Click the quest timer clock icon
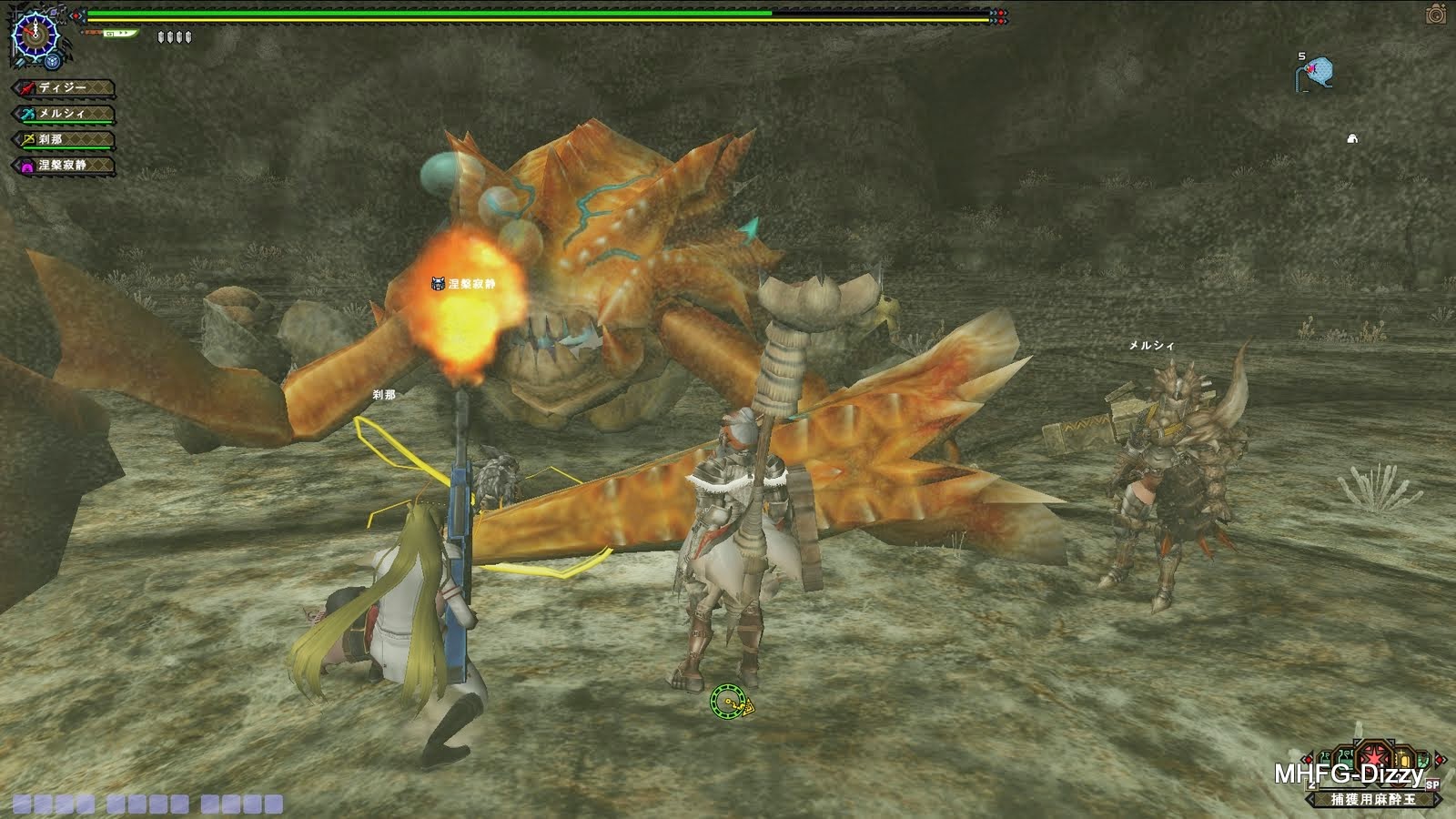The image size is (1456, 819). (35, 36)
